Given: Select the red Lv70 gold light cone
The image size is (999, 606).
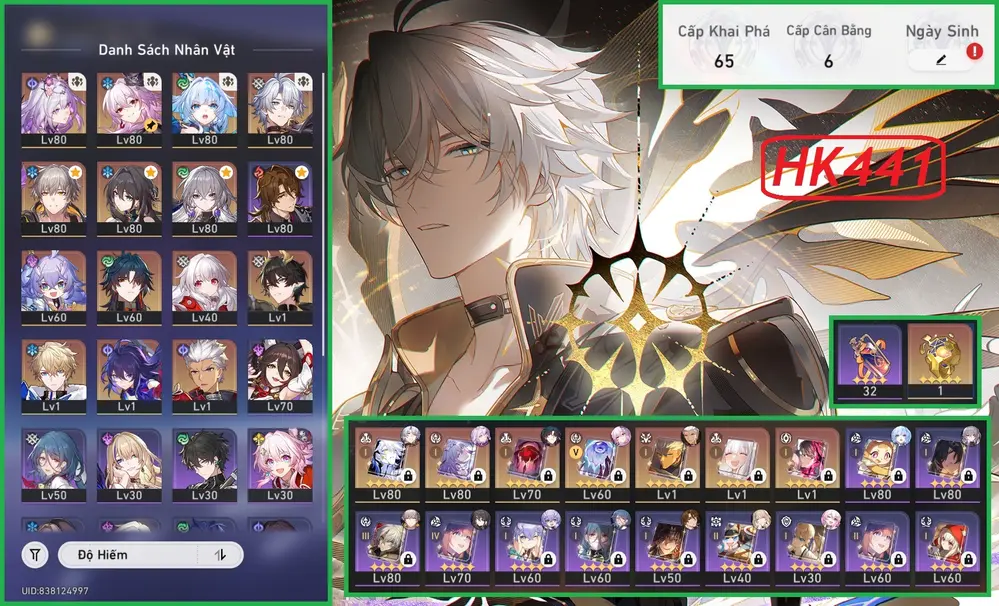Looking at the screenshot, I should click(528, 466).
